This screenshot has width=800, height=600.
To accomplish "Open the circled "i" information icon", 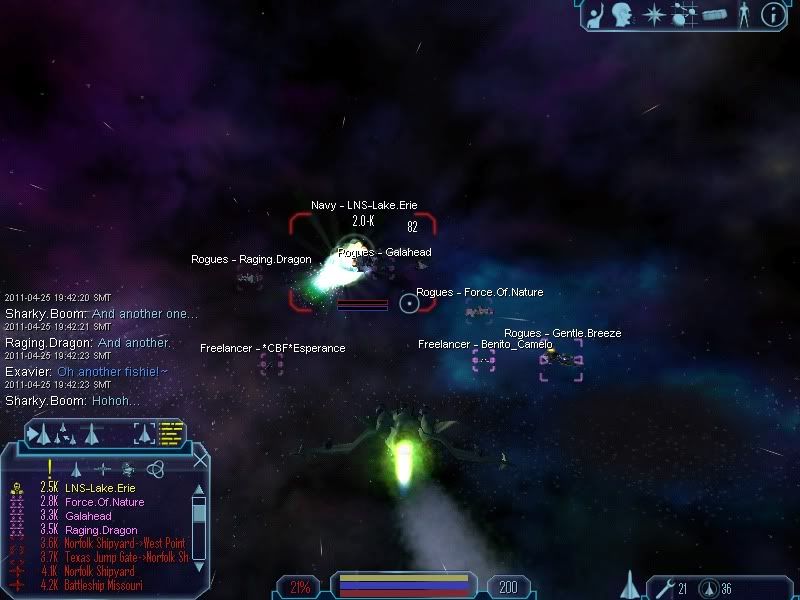I will coord(772,14).
